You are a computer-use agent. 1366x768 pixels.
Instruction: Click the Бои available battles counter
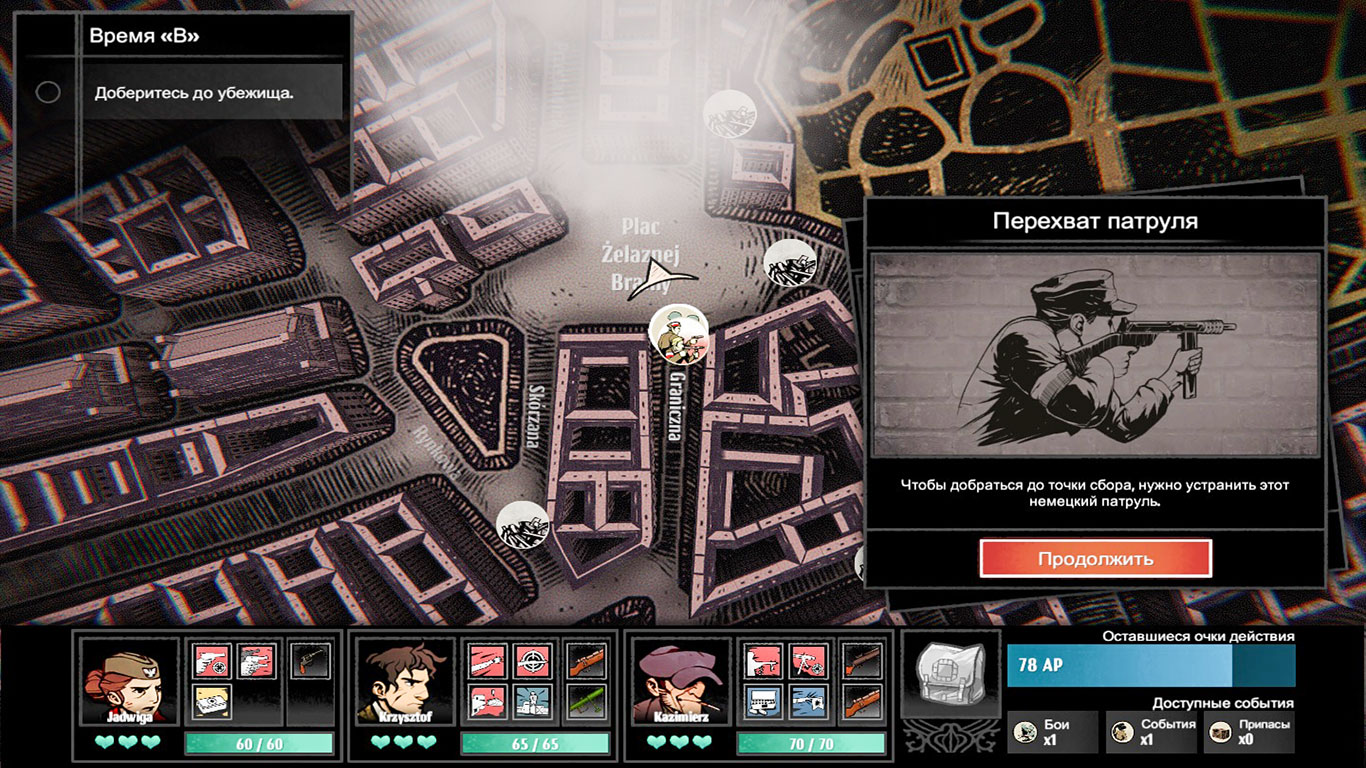coord(1052,732)
